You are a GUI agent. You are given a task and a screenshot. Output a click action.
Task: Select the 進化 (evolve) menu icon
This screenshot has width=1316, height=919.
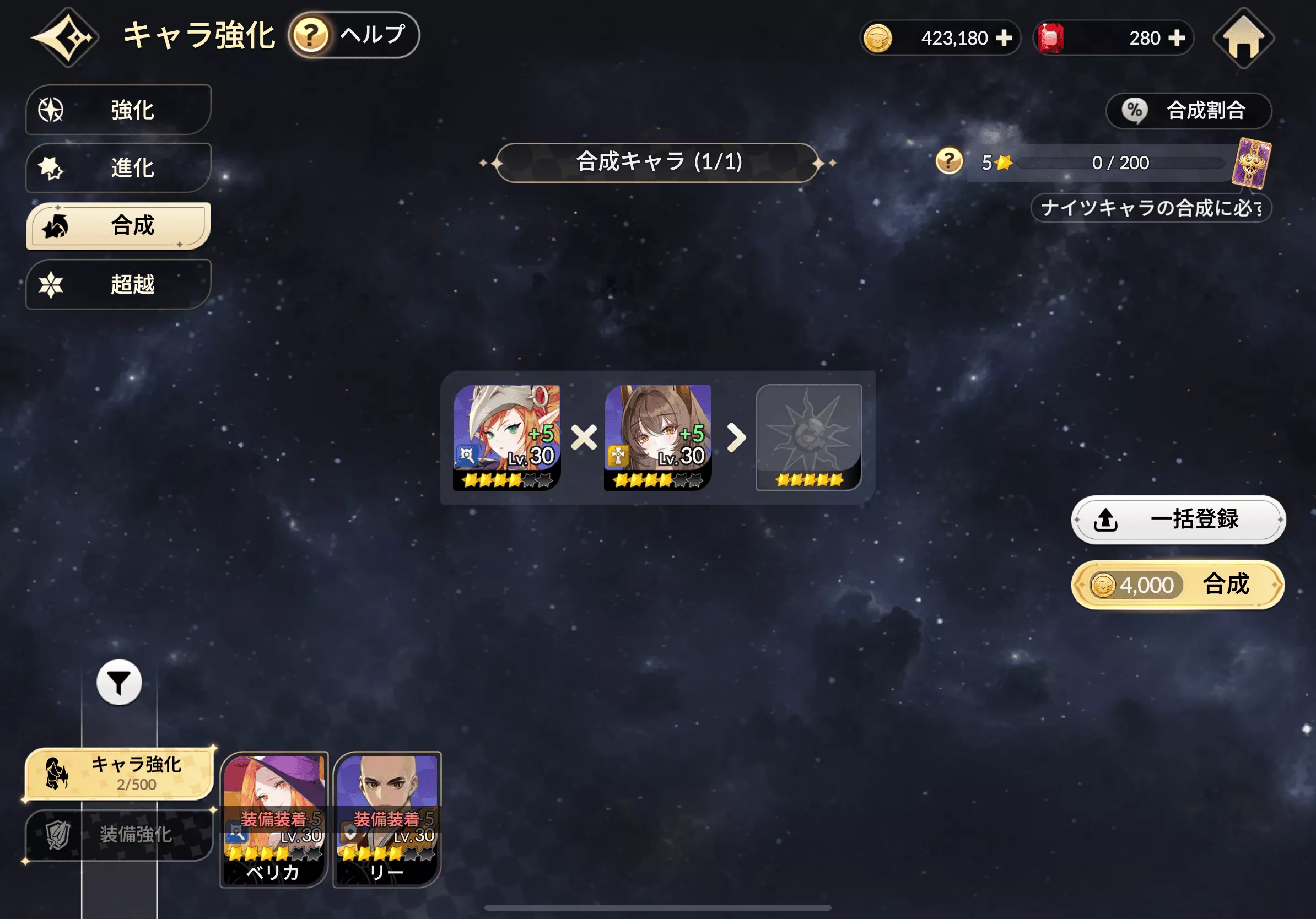(x=53, y=169)
